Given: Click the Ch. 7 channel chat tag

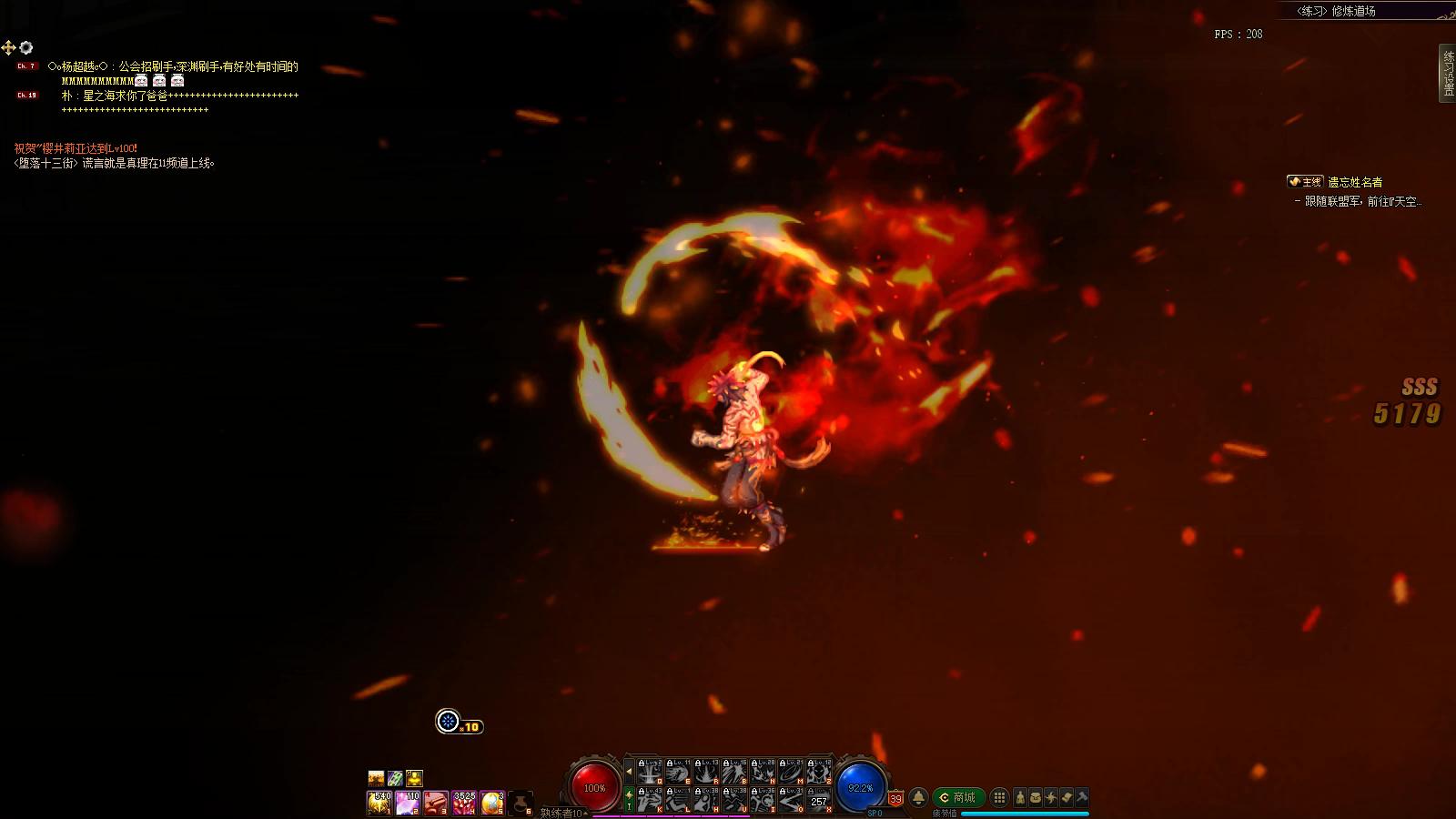Looking at the screenshot, I should 26,66.
